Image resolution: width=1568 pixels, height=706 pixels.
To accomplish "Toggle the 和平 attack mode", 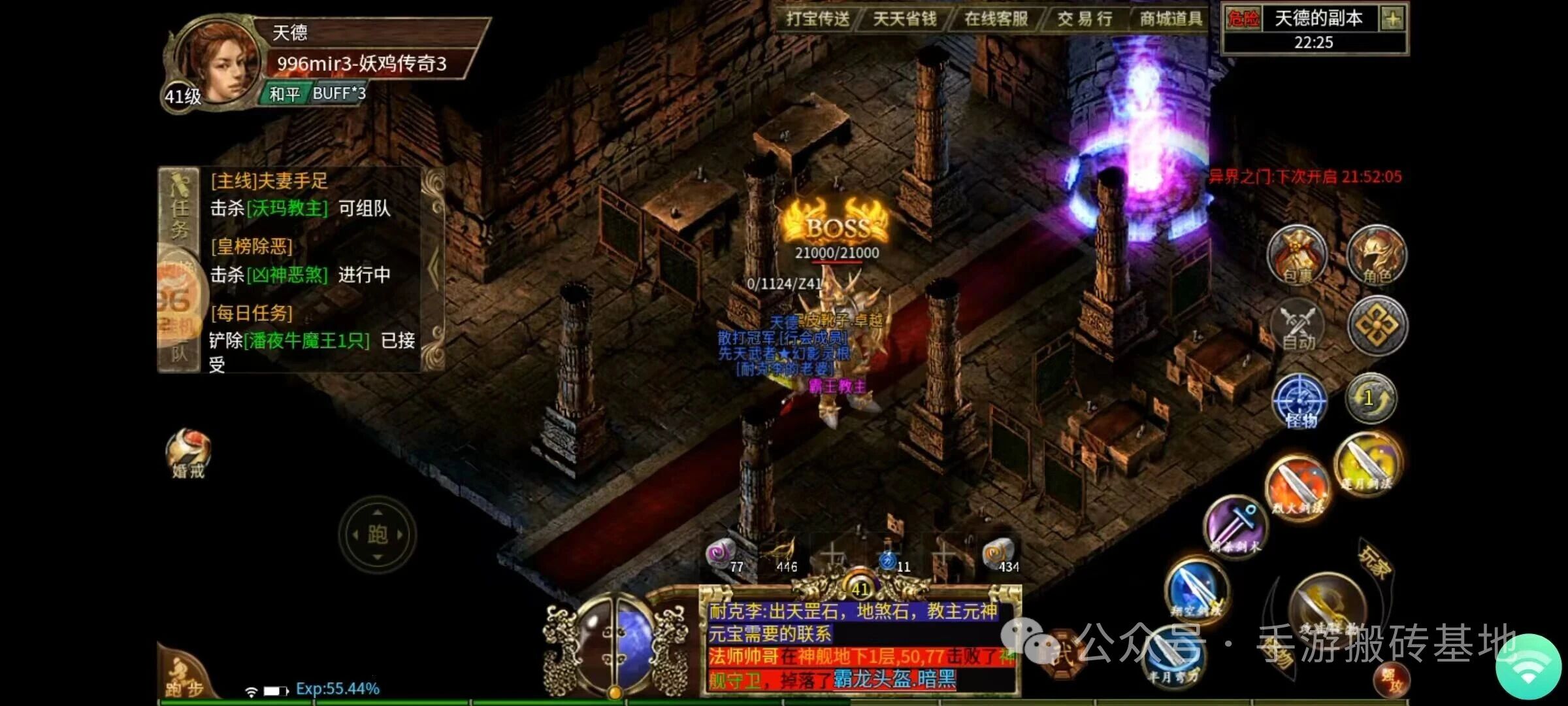I will pyautogui.click(x=285, y=94).
